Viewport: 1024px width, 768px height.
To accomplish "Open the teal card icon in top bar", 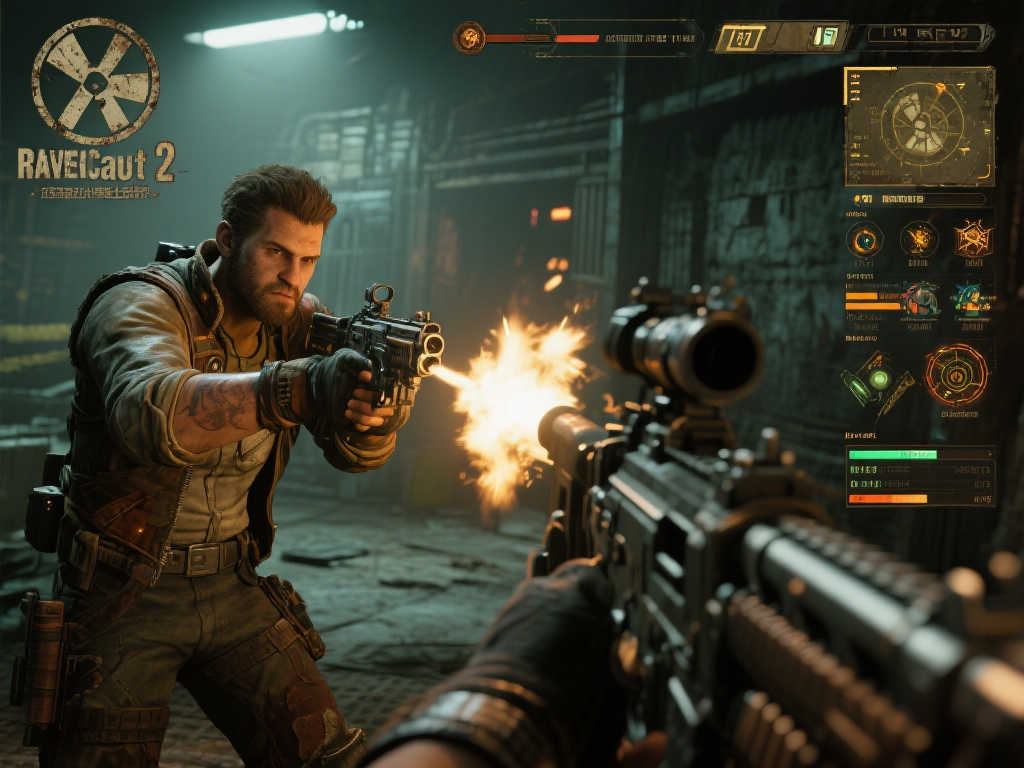I will click(826, 37).
